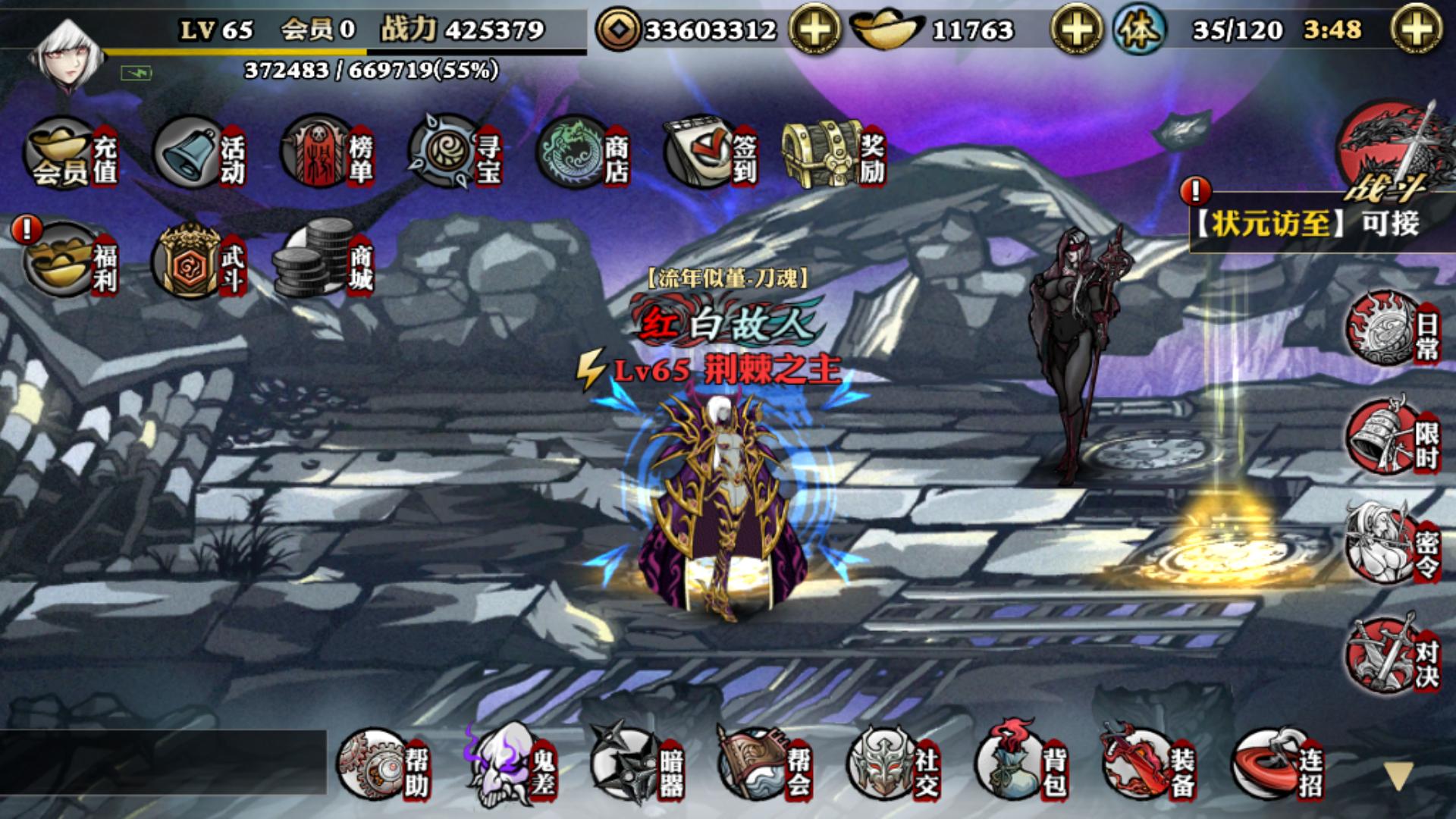The image size is (1456, 819).
Task: Open the 寻宝 treasure hunt
Action: [x=455, y=153]
